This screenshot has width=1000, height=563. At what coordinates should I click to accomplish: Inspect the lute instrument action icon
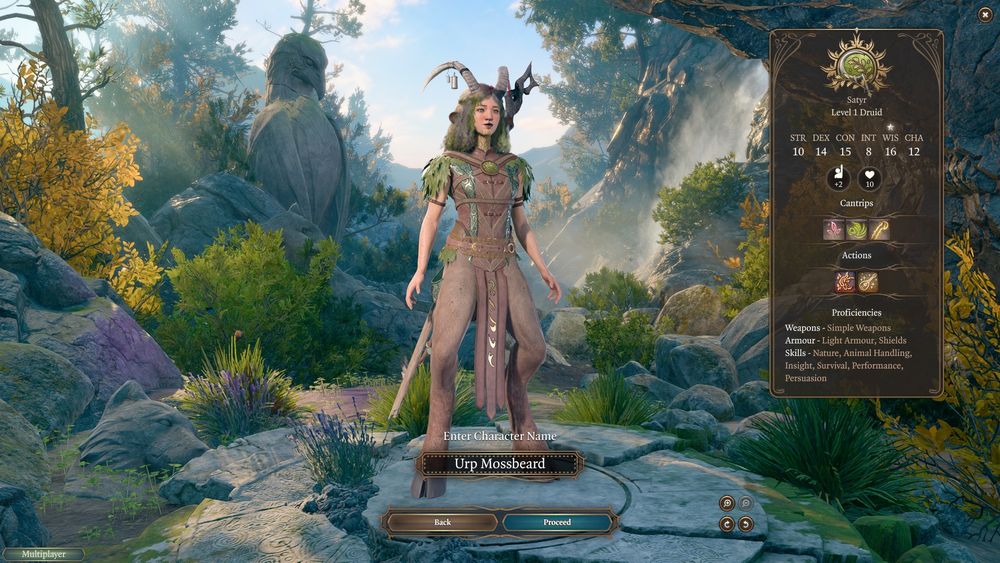[868, 282]
